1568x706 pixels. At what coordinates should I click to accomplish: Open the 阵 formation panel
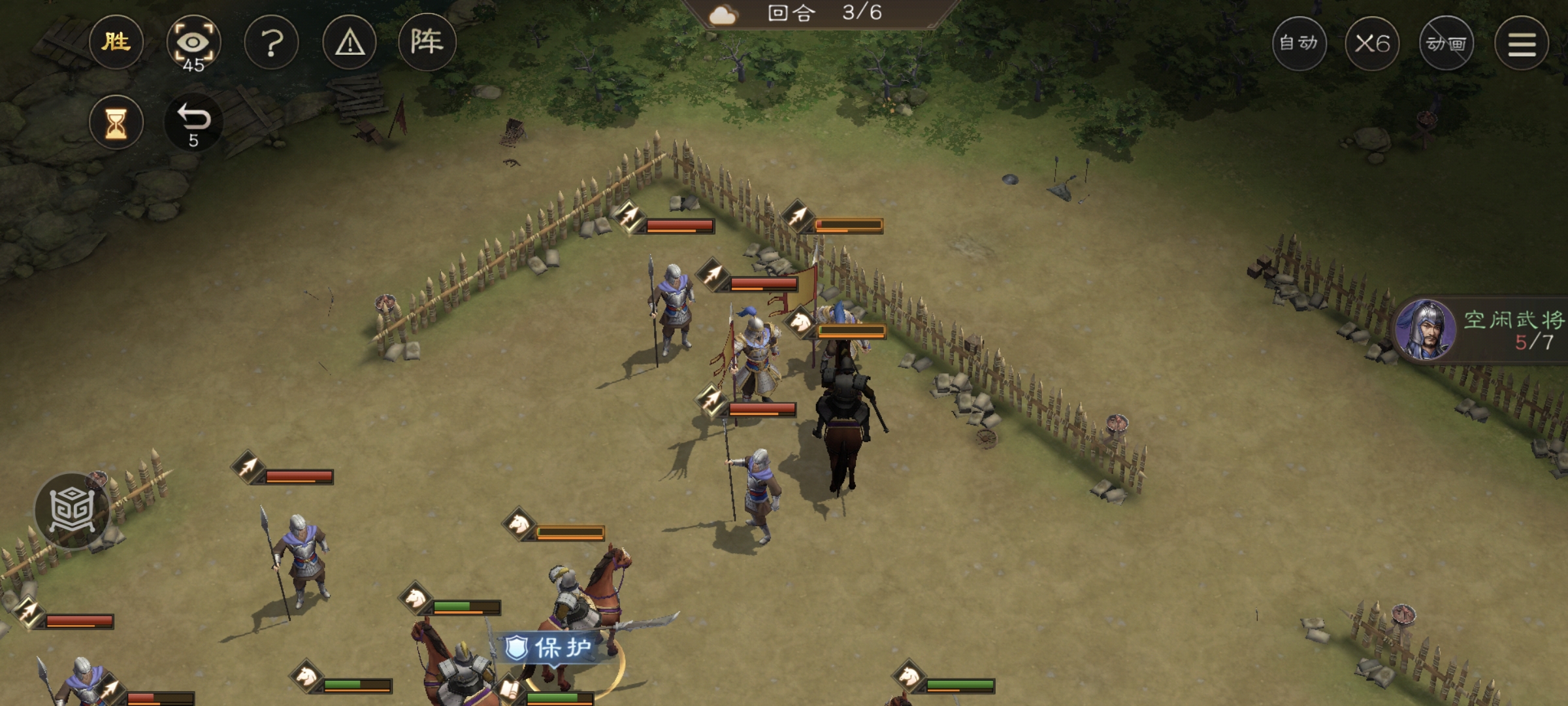click(x=427, y=43)
